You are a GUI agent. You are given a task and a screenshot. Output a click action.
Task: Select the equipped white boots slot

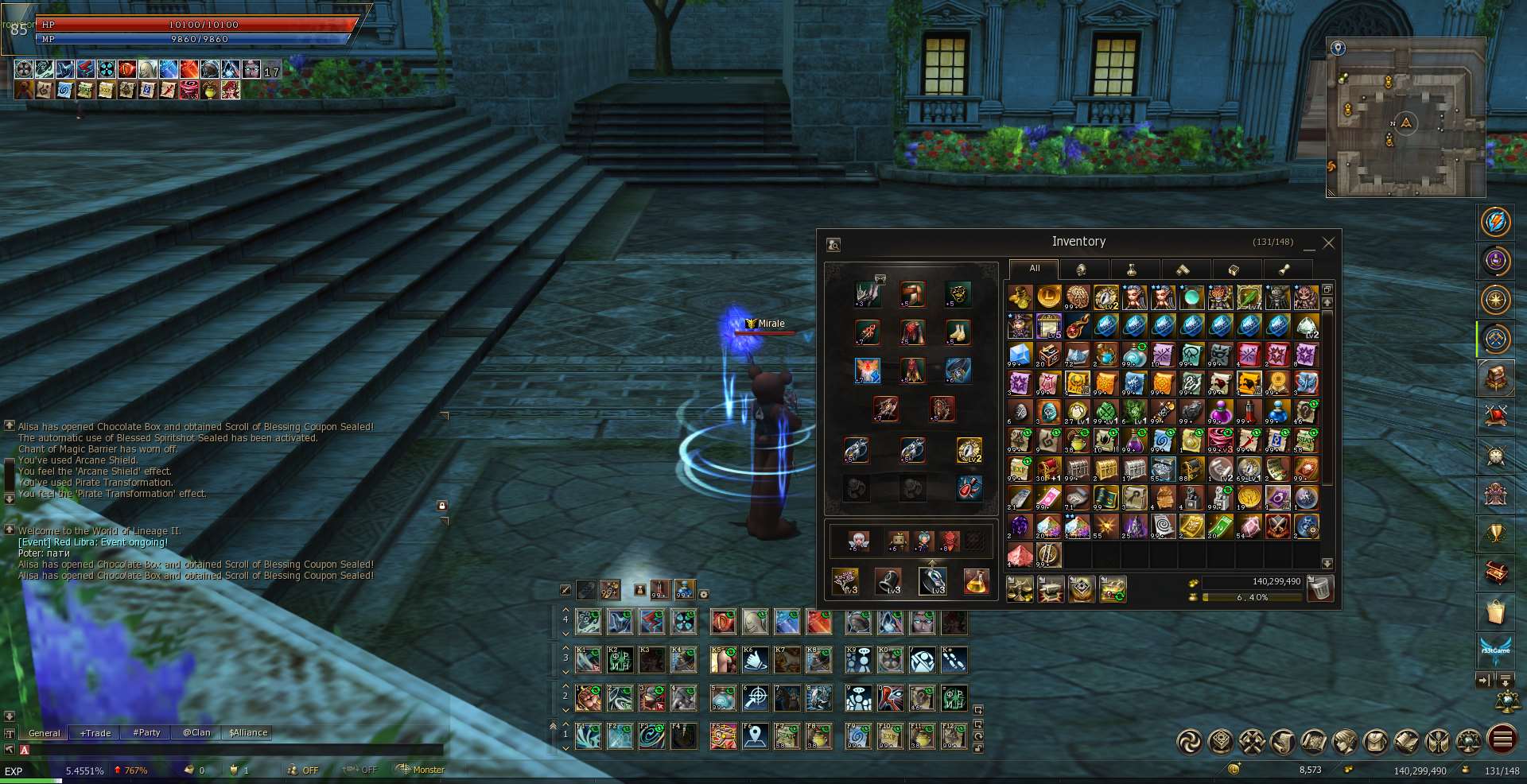point(958,332)
